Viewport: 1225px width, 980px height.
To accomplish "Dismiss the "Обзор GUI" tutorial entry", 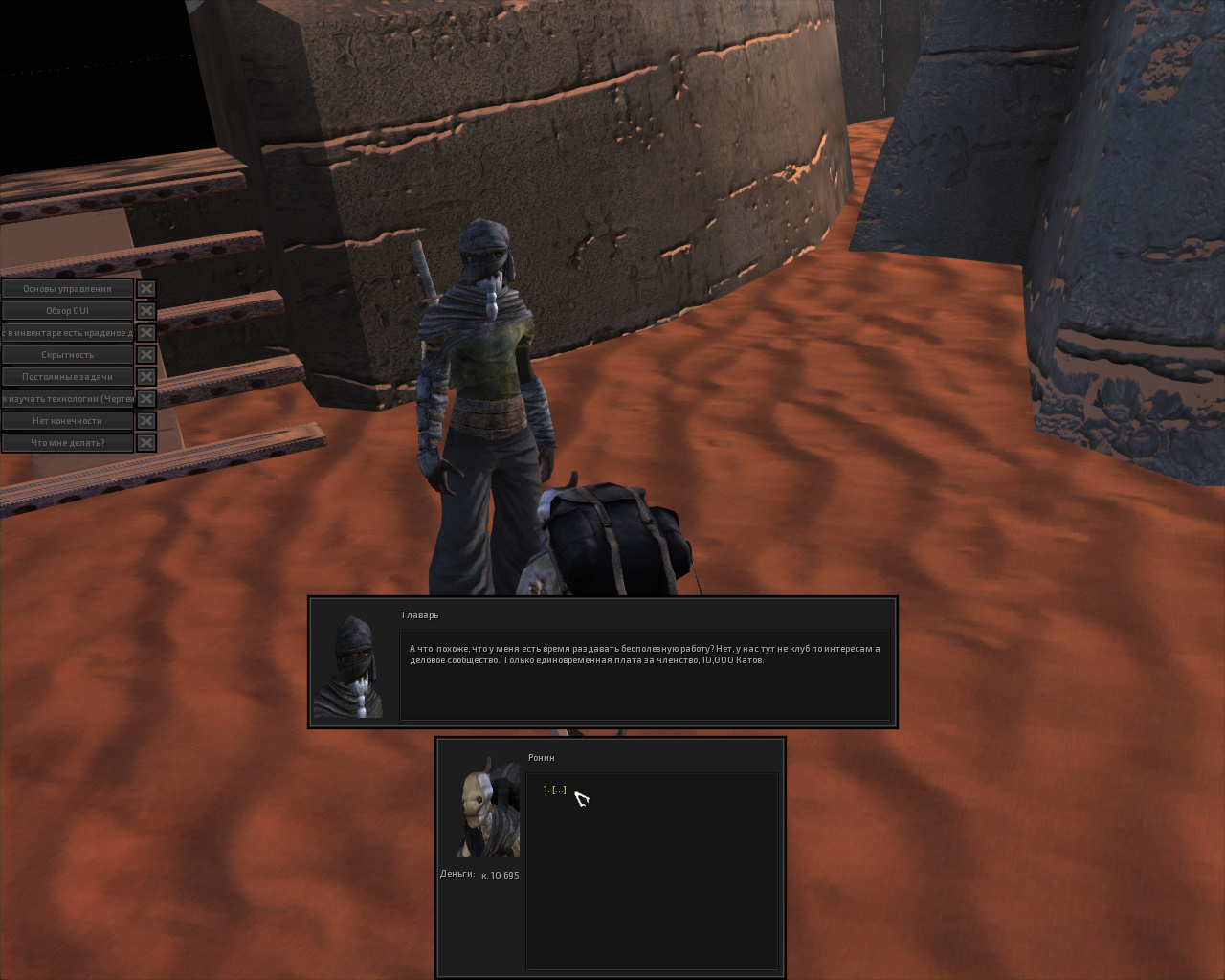I will [x=145, y=311].
